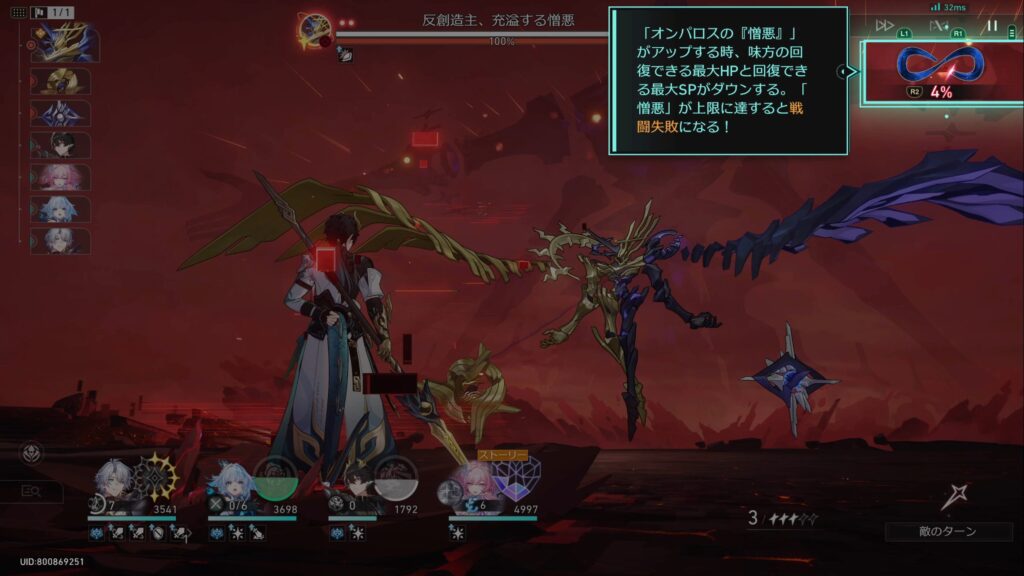Open the turn order grid icon
Viewport: 1024px width, 576px height.
tap(18, 12)
